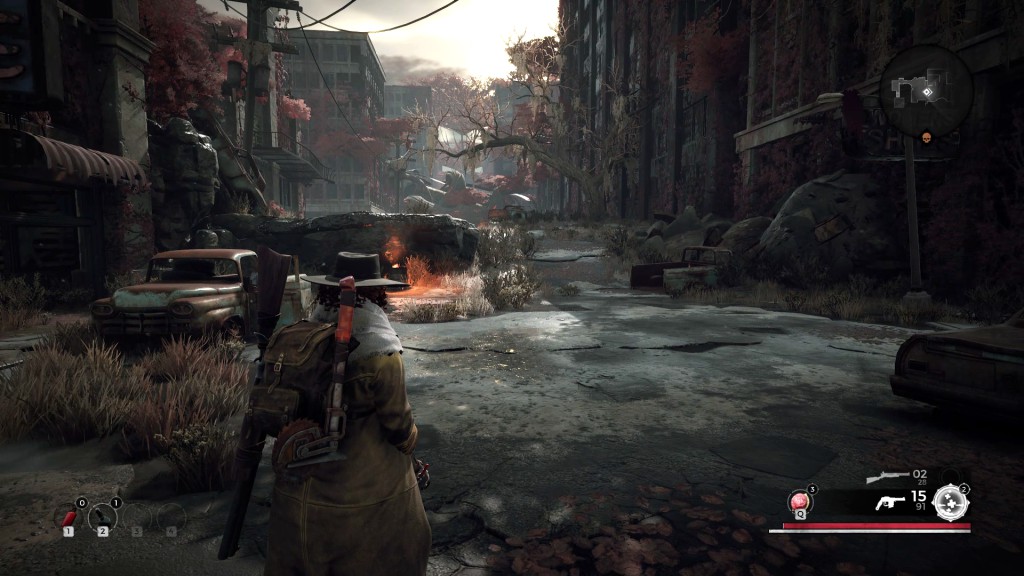Switch to the long gun rifle
1024x576 pixels.
coord(887,478)
